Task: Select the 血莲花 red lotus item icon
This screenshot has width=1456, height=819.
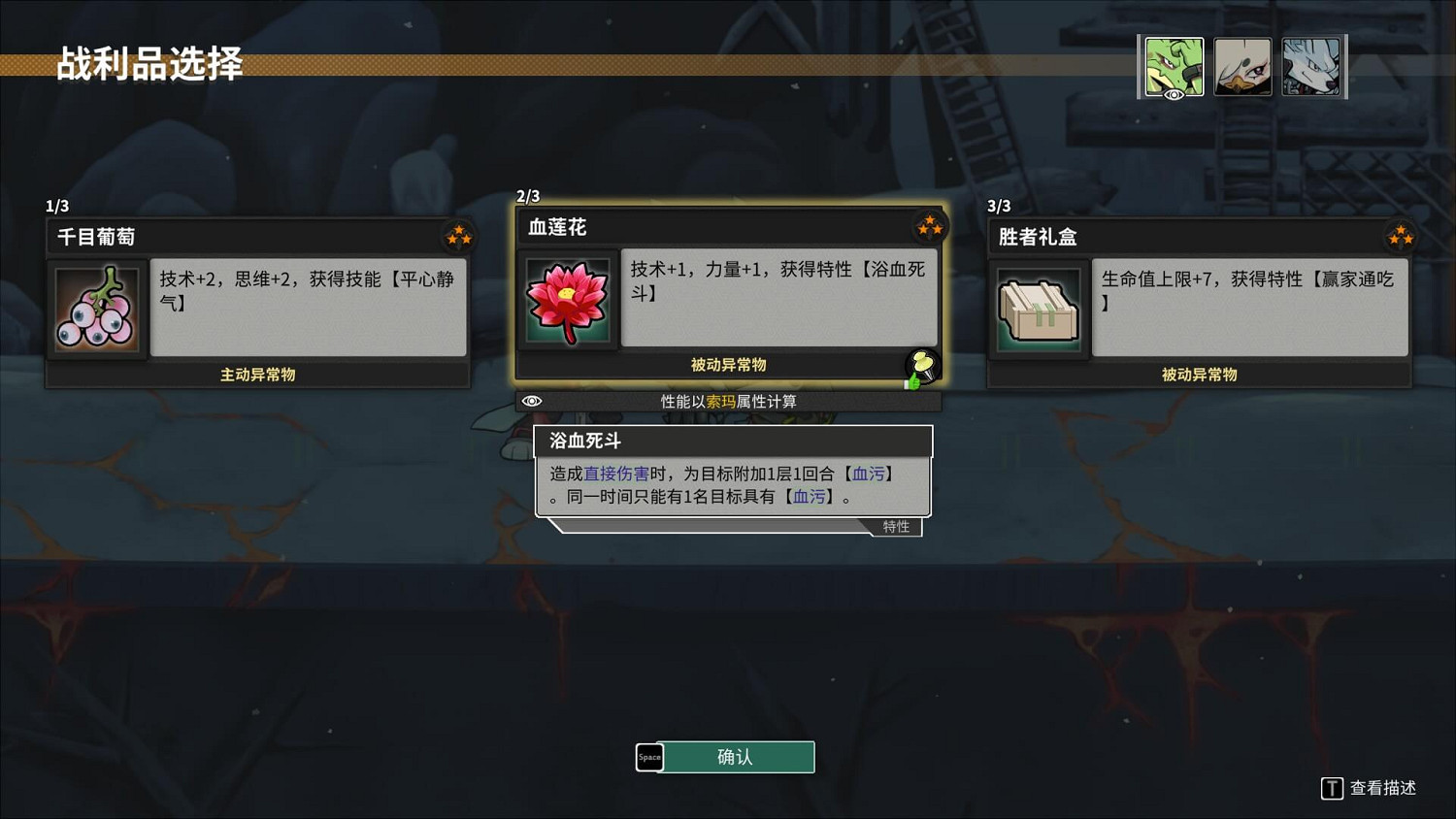Action: coord(567,300)
